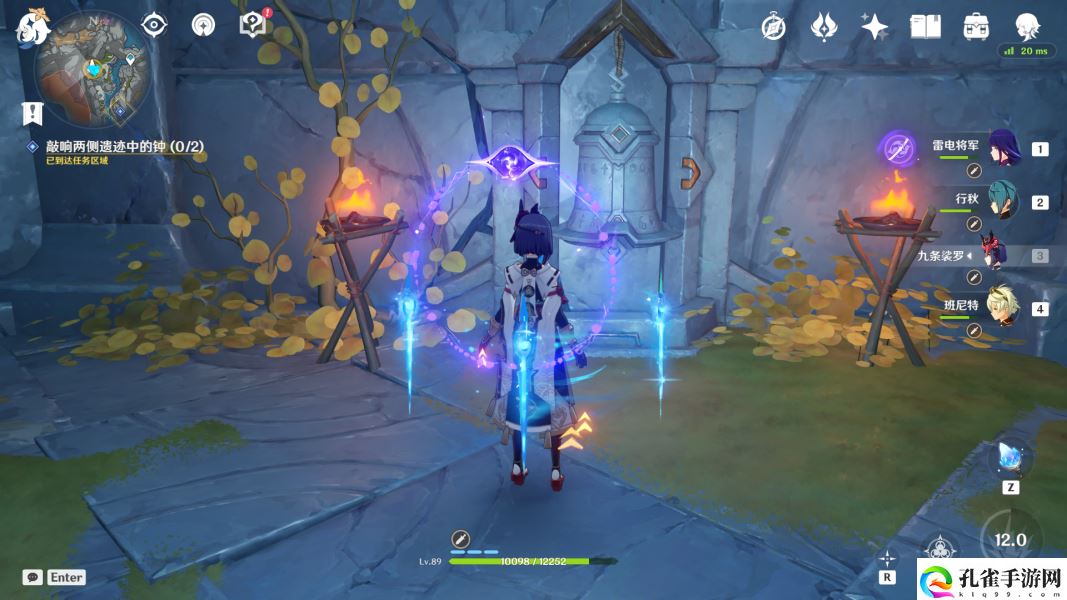Image resolution: width=1067 pixels, height=600 pixels.
Task: Open the adventurer handbook book icon
Action: pos(925,27)
